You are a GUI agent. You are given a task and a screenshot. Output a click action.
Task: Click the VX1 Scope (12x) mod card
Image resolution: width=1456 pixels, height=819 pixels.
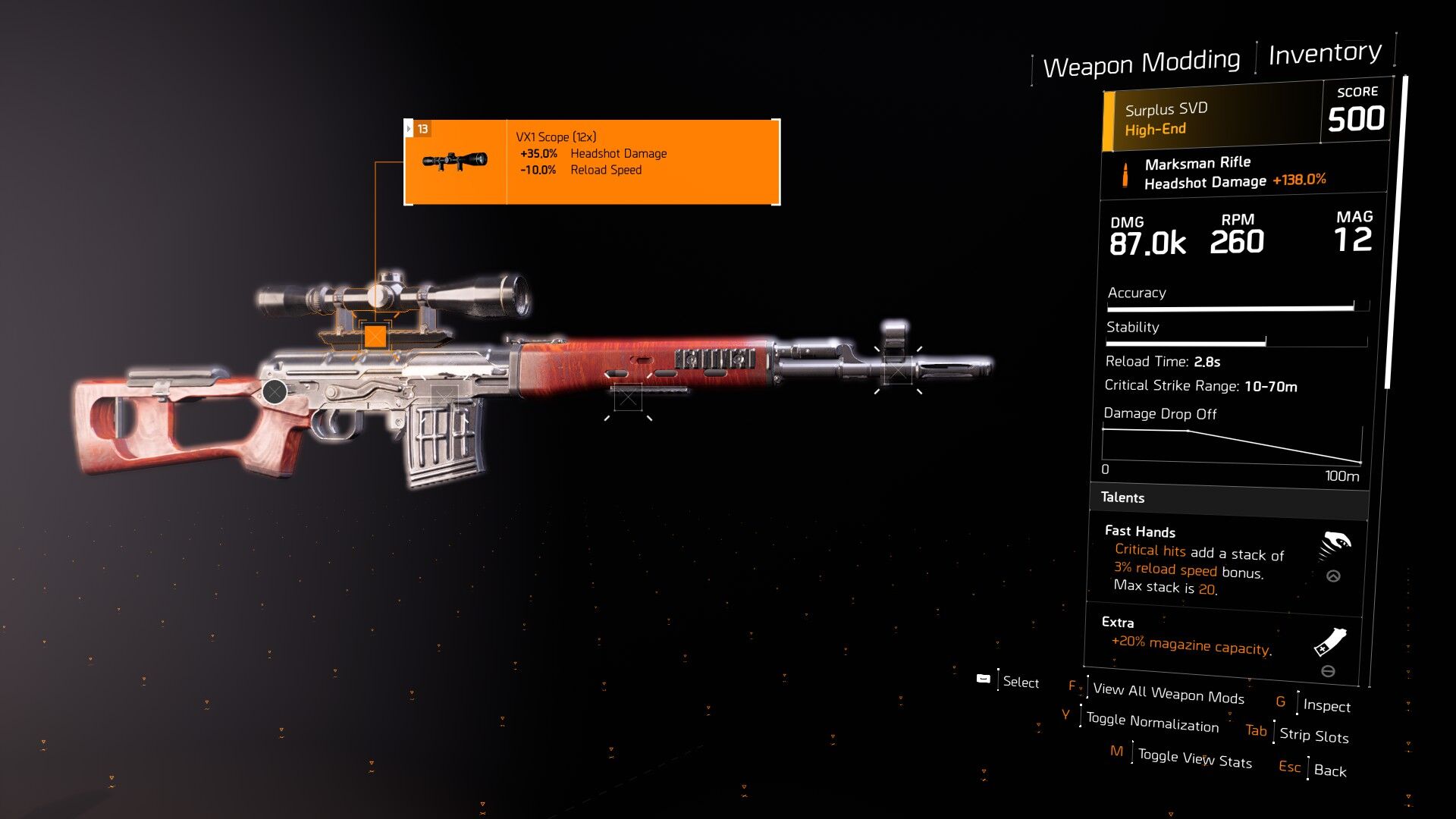(592, 162)
